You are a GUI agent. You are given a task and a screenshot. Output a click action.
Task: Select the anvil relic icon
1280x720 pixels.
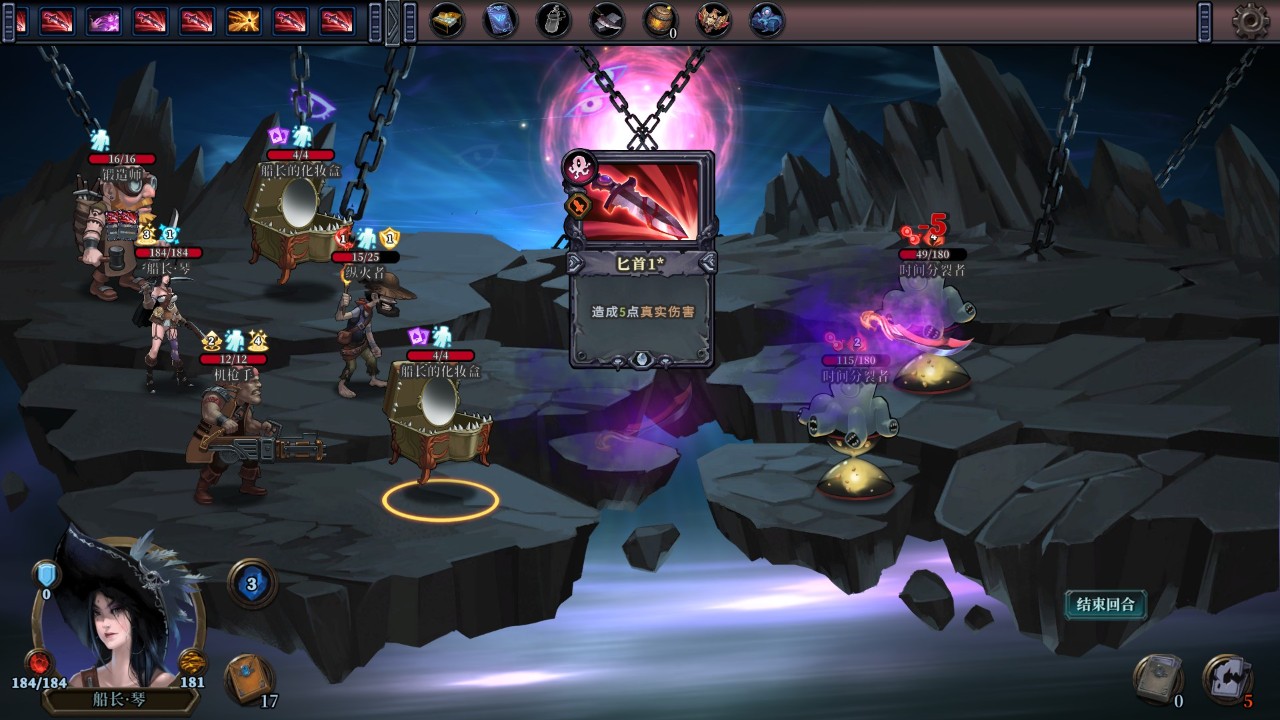click(x=606, y=20)
